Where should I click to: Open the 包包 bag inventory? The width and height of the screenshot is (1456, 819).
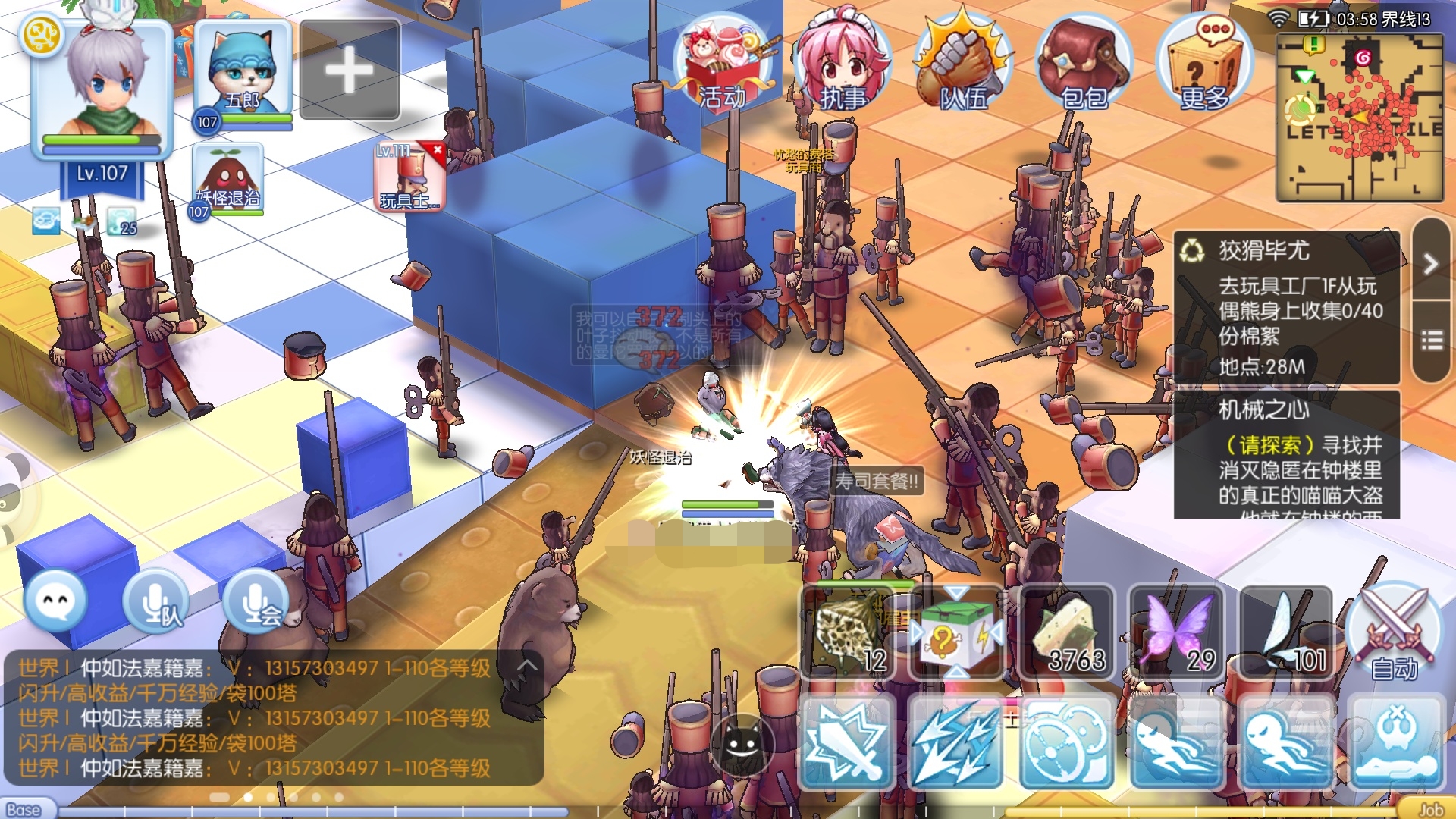point(1084,64)
